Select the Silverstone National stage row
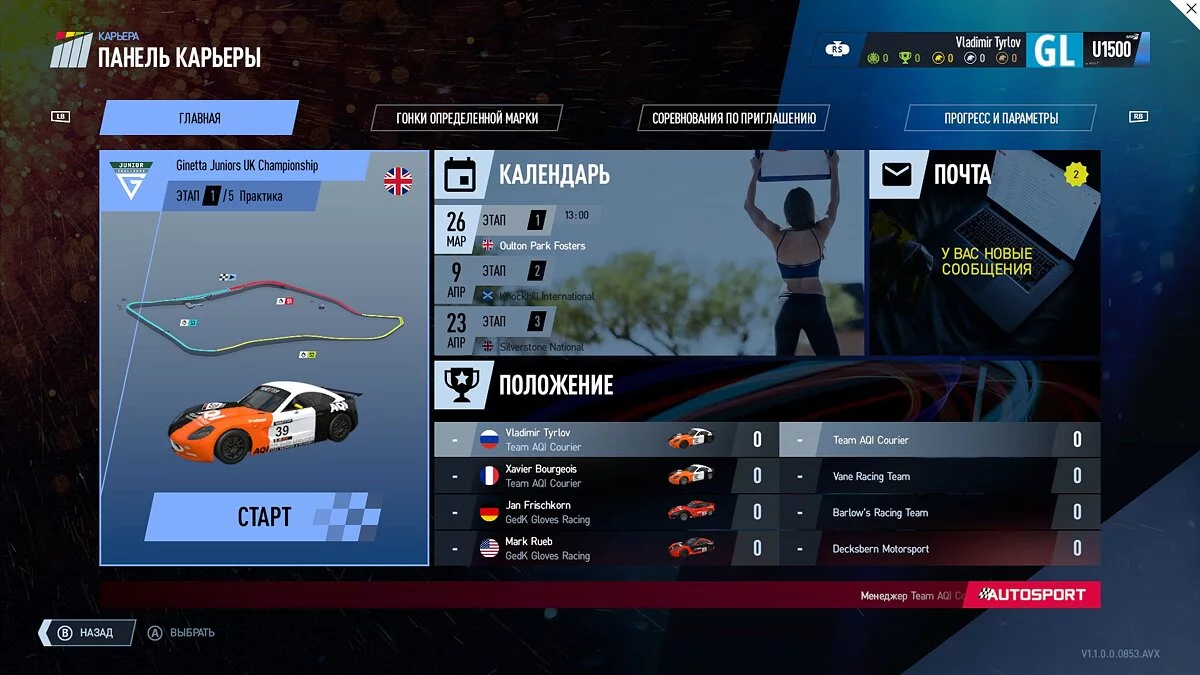The height and width of the screenshot is (675, 1200). click(x=540, y=333)
